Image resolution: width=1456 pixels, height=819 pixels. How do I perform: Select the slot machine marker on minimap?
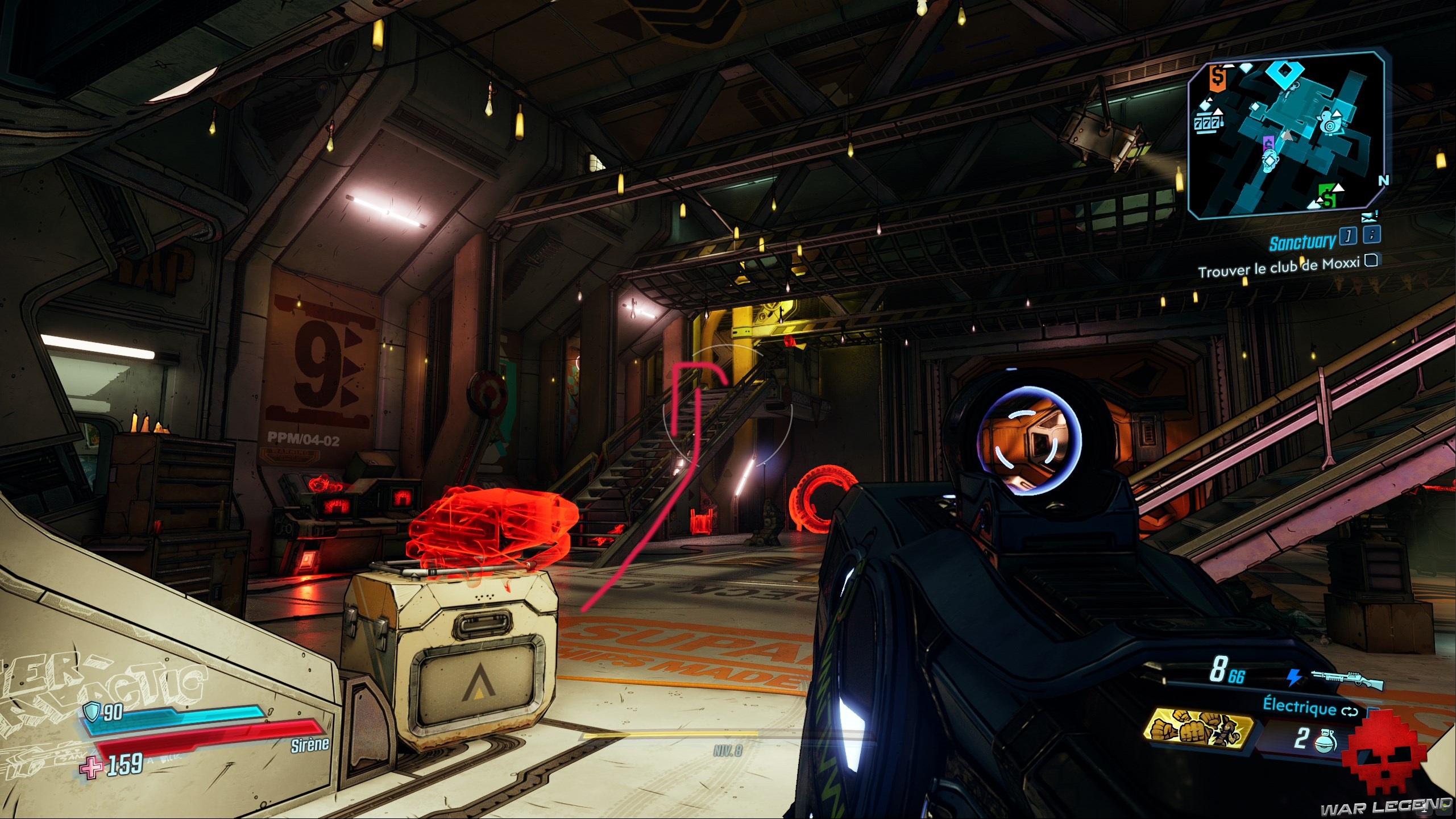point(1206,122)
